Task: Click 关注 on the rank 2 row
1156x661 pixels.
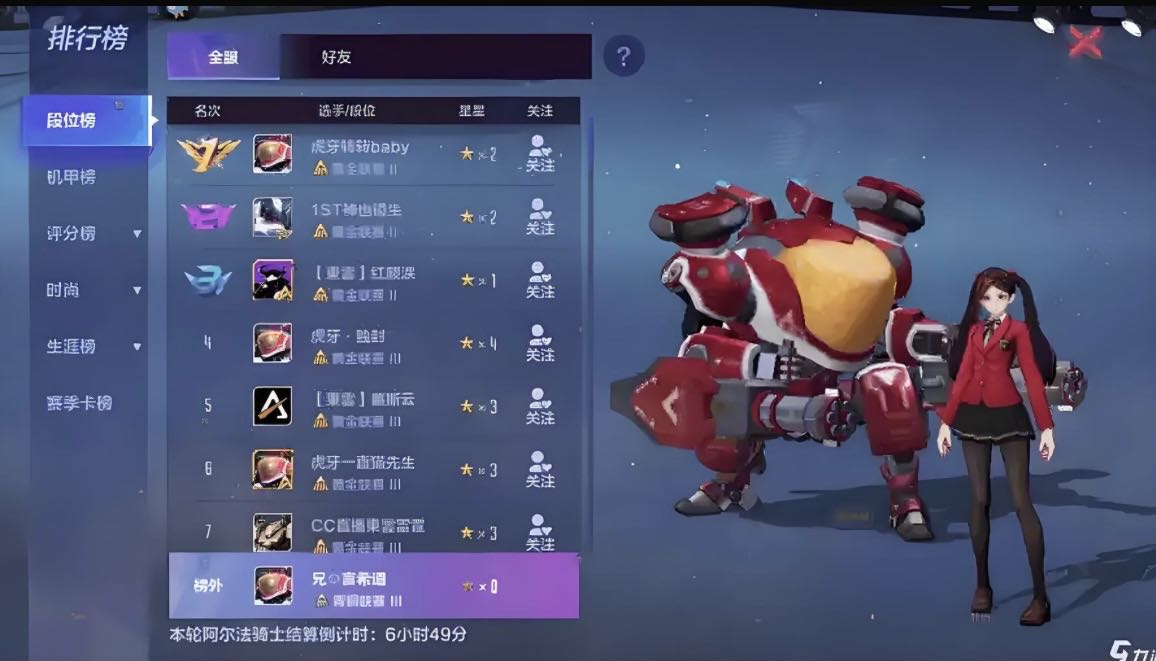Action: [540, 218]
